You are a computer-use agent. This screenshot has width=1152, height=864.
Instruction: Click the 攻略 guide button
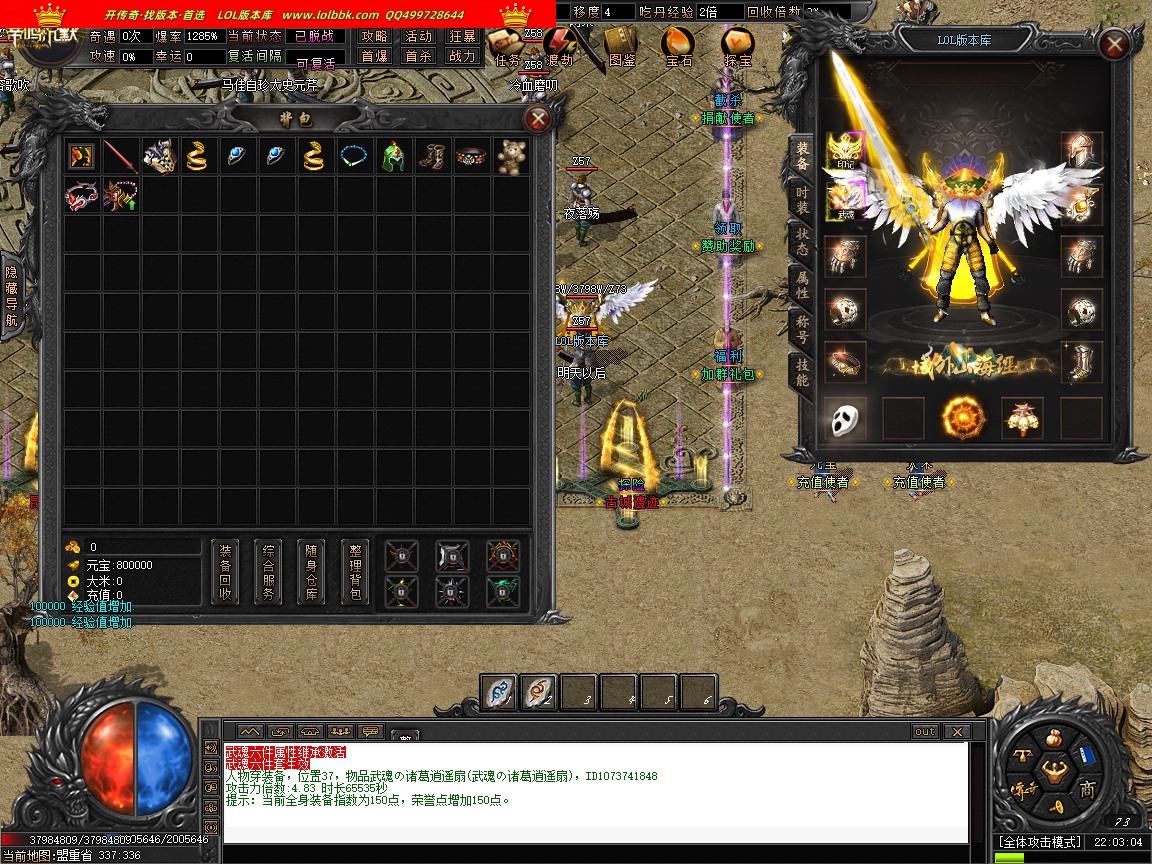(x=374, y=36)
